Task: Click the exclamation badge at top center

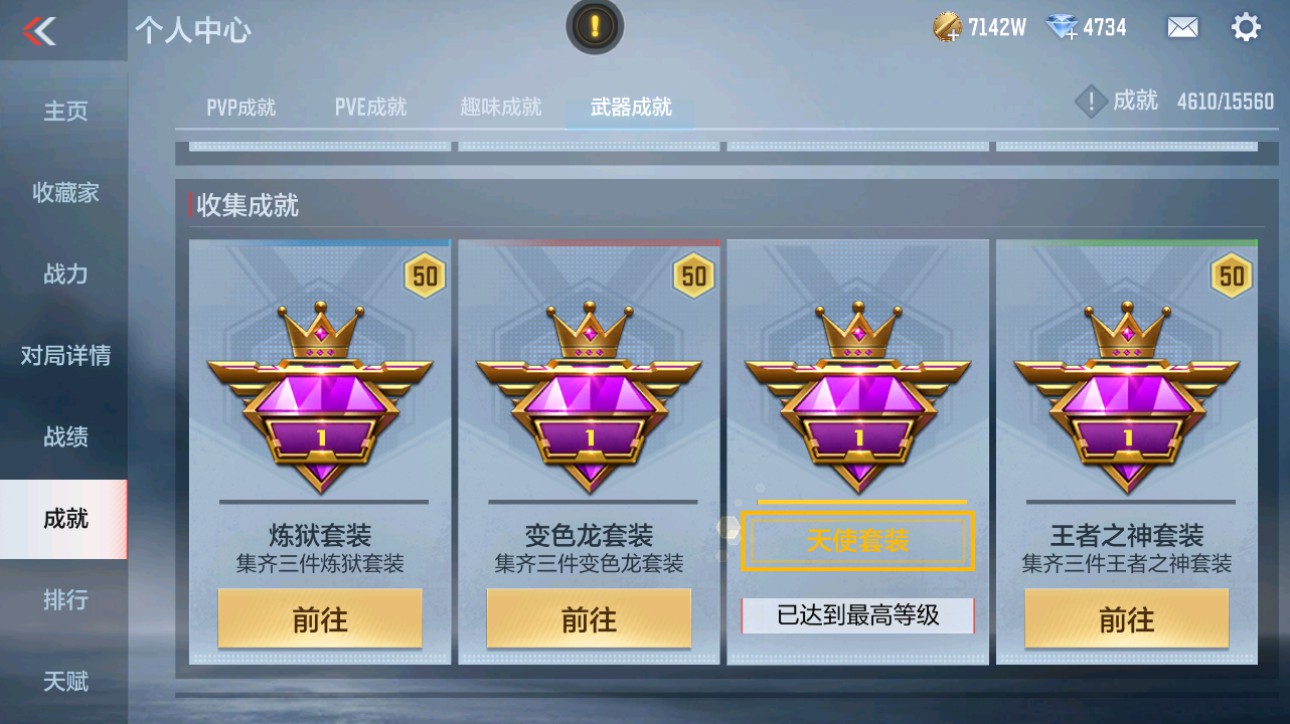Action: [594, 27]
